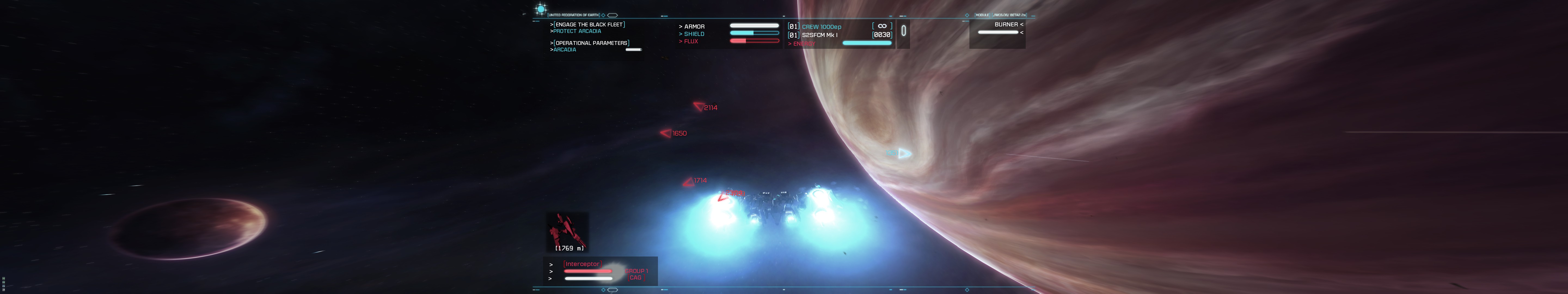The height and width of the screenshot is (294, 1568).
Task: Click the diamond icon next to MODULE header
Action: coord(967,15)
